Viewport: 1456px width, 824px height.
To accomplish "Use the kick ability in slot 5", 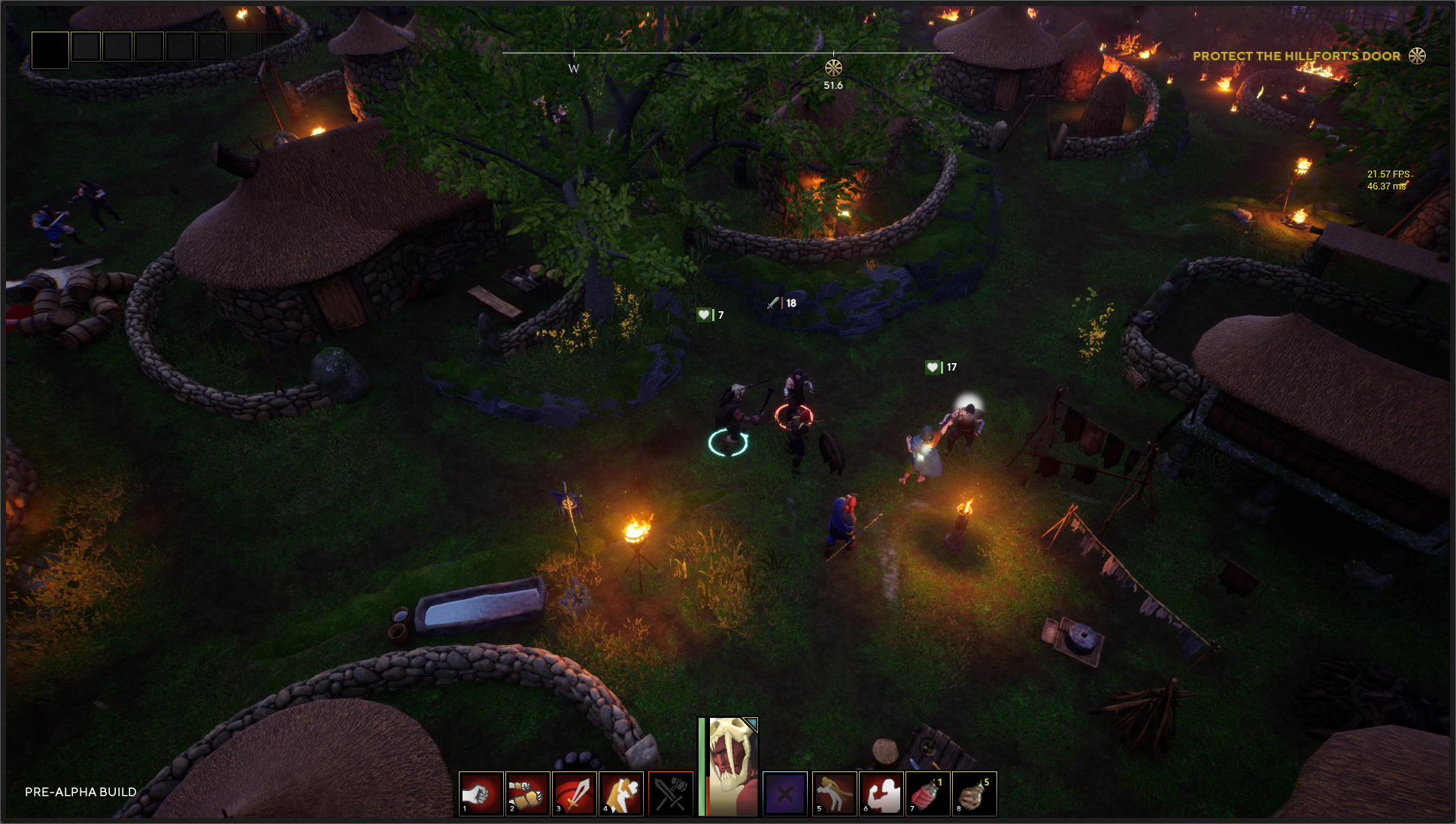I will (x=834, y=794).
